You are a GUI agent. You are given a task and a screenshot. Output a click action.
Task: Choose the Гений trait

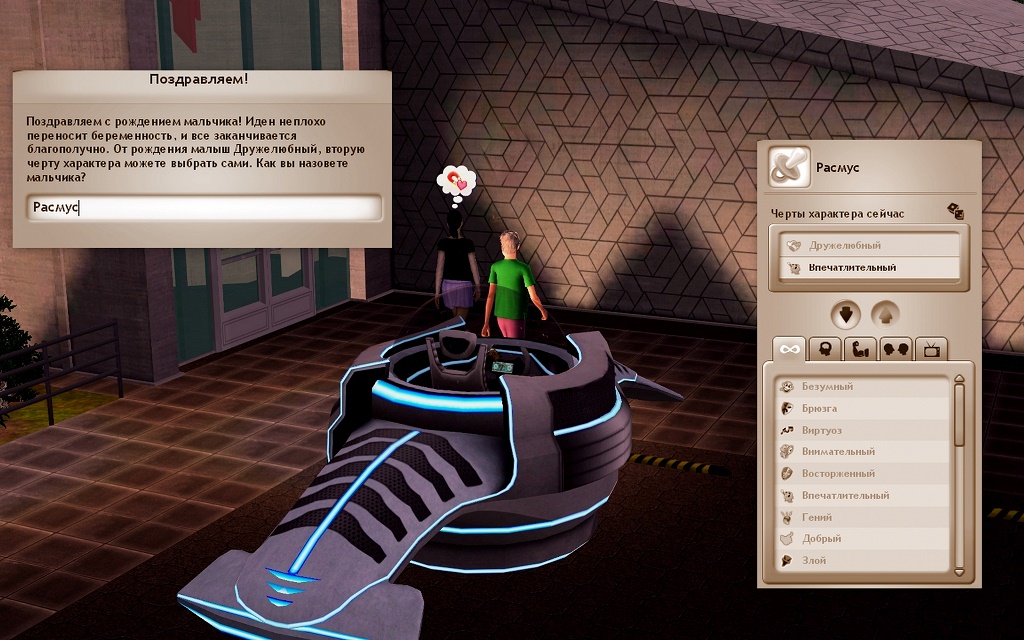tap(860, 518)
